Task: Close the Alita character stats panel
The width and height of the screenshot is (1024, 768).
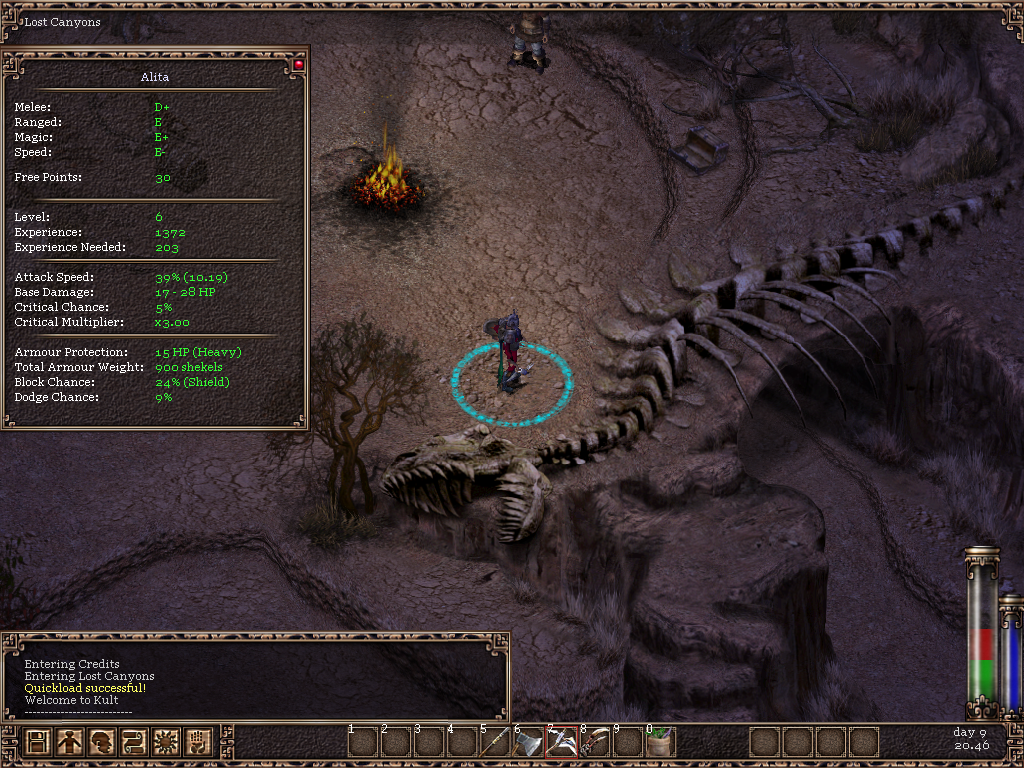Action: pos(298,65)
